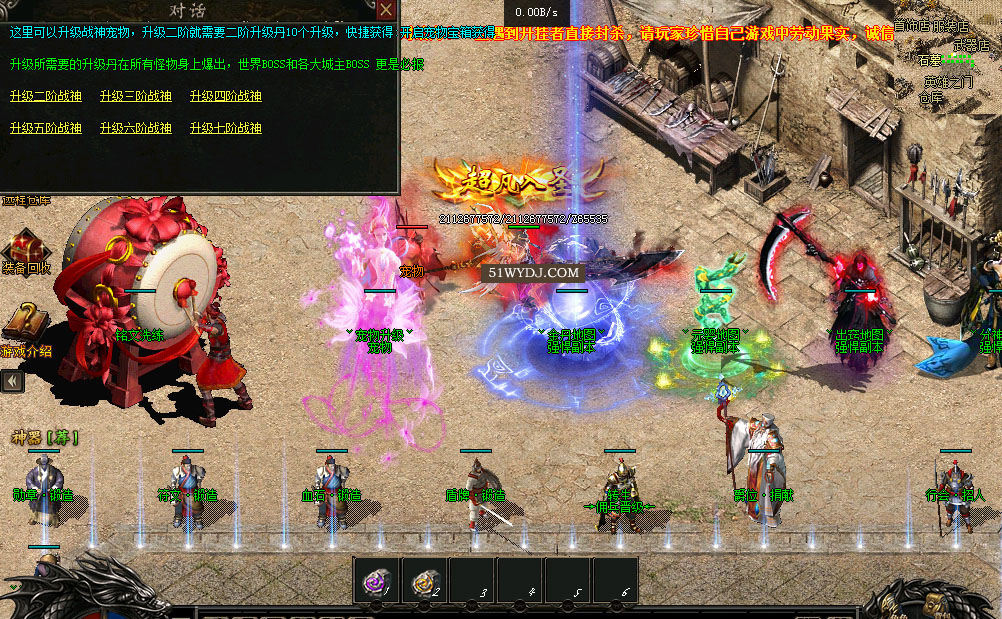Select 升级六阶战神 upgrade link
The width and height of the screenshot is (1002, 619).
click(x=135, y=128)
